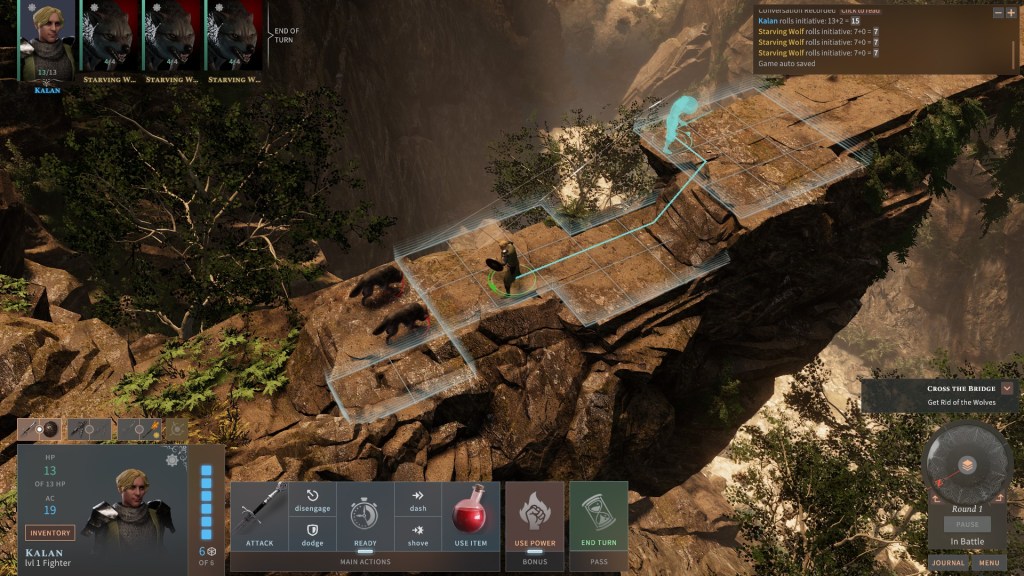Shrink the combat log with minus button
1024x576 pixels.
pyautogui.click(x=997, y=13)
